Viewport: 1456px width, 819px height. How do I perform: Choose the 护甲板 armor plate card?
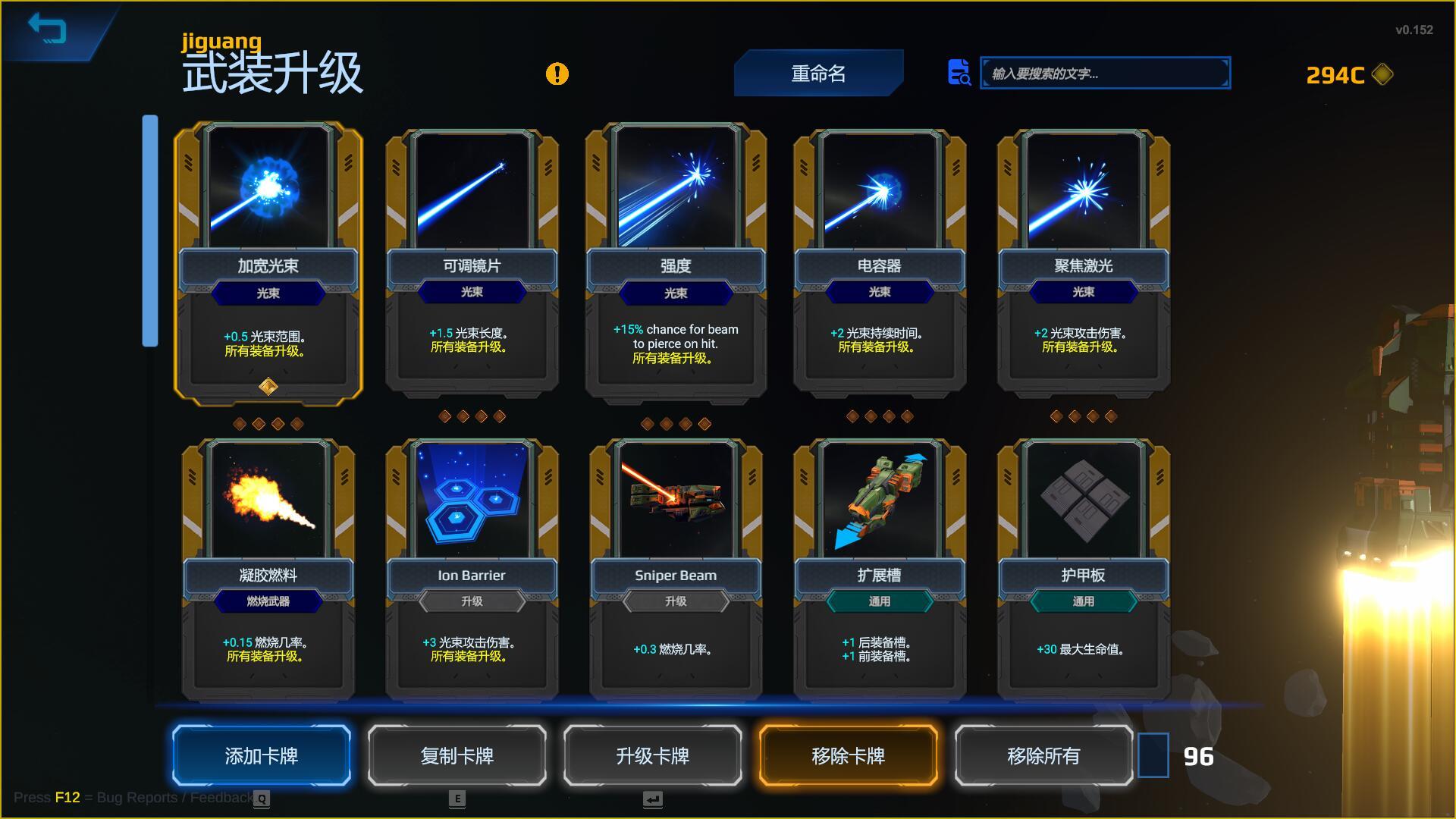[1083, 569]
